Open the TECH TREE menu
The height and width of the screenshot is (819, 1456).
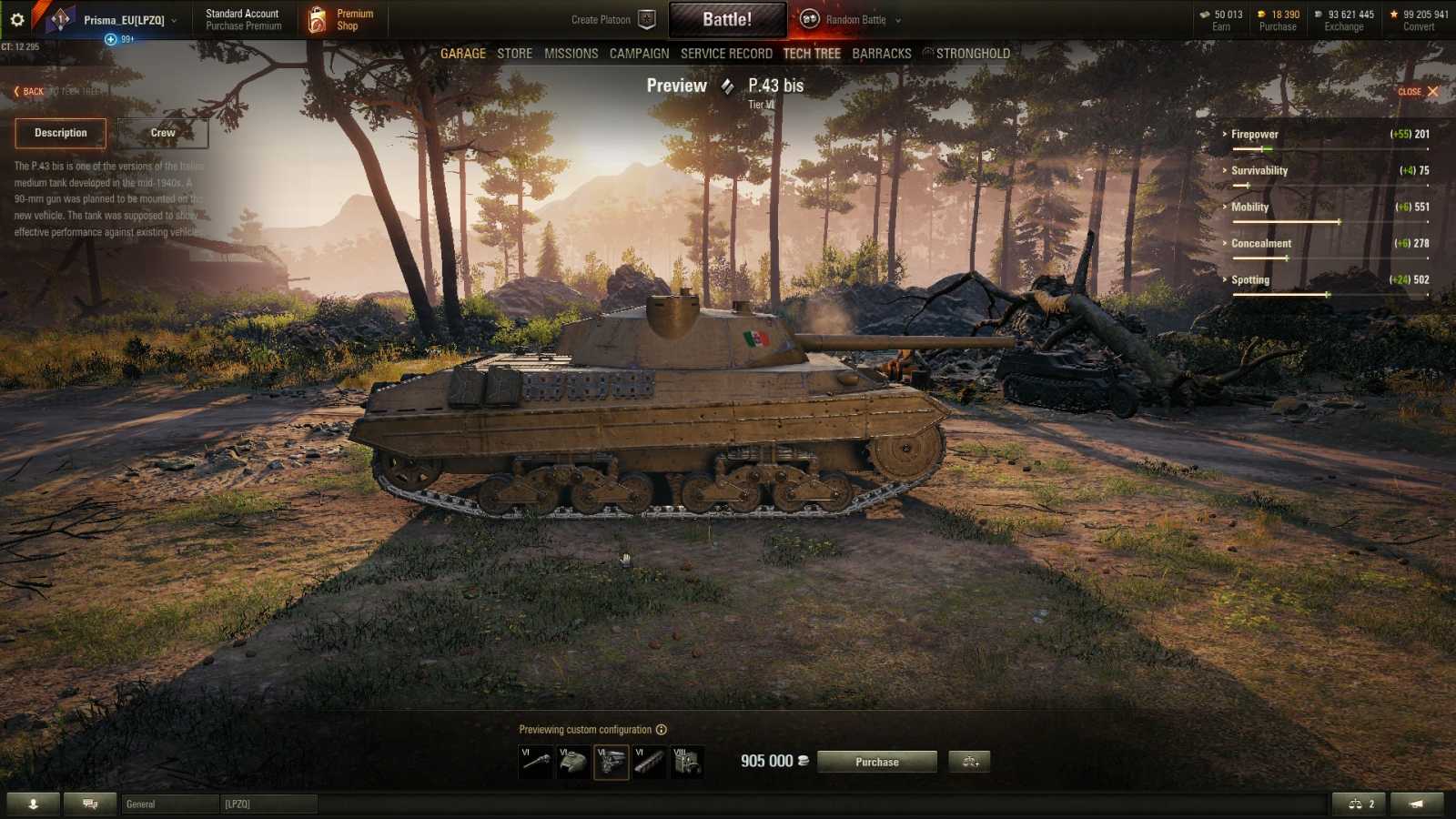pyautogui.click(x=811, y=53)
